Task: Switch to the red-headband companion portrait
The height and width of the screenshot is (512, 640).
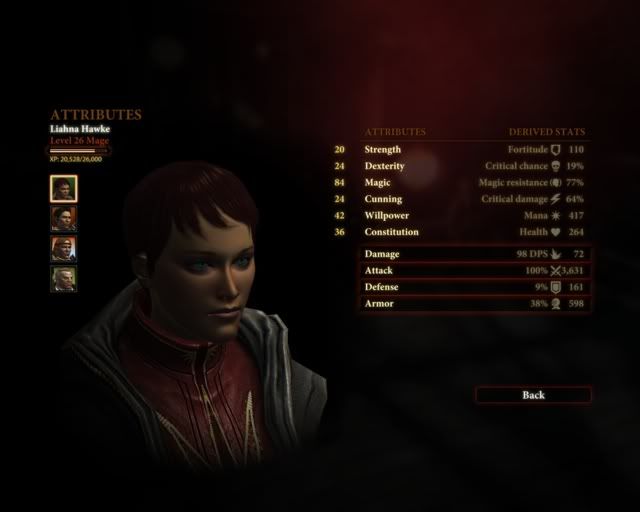Action: (x=64, y=248)
